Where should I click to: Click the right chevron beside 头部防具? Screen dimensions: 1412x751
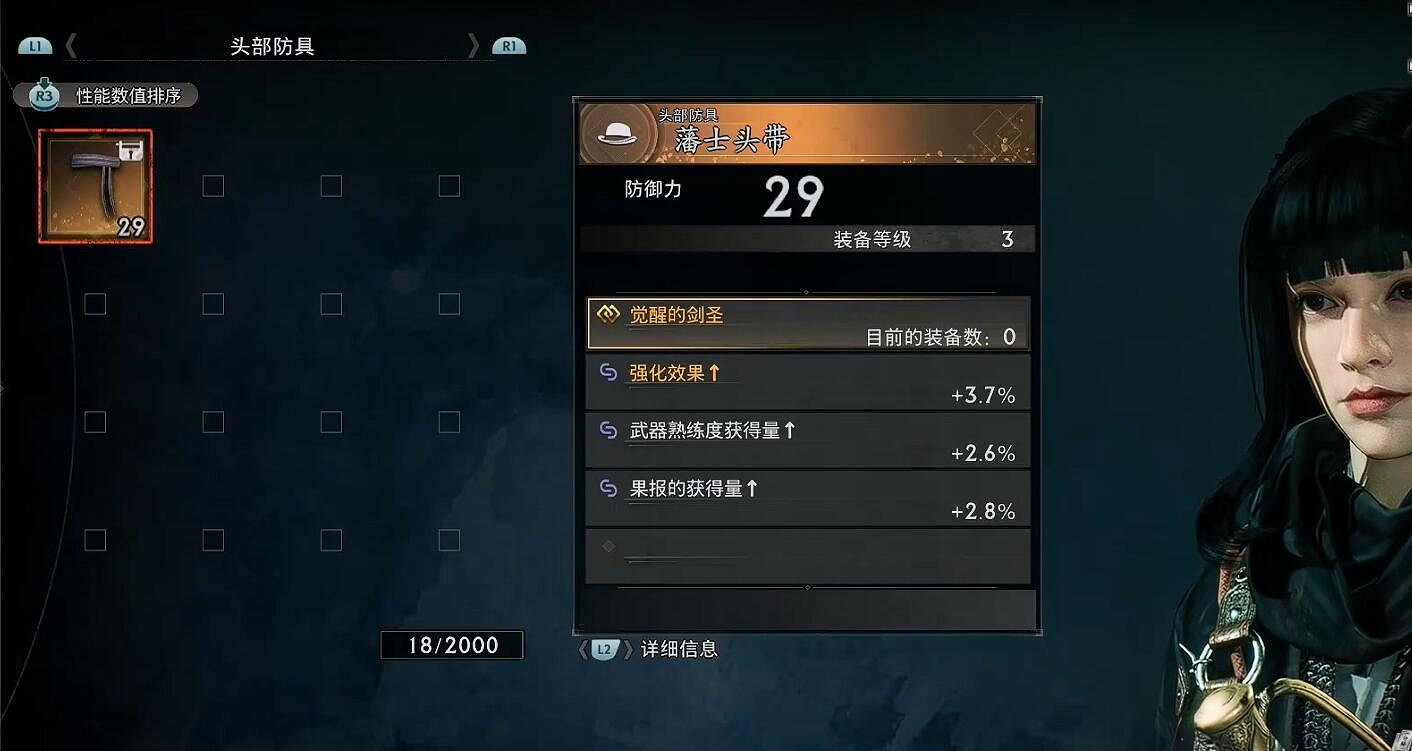[x=474, y=45]
